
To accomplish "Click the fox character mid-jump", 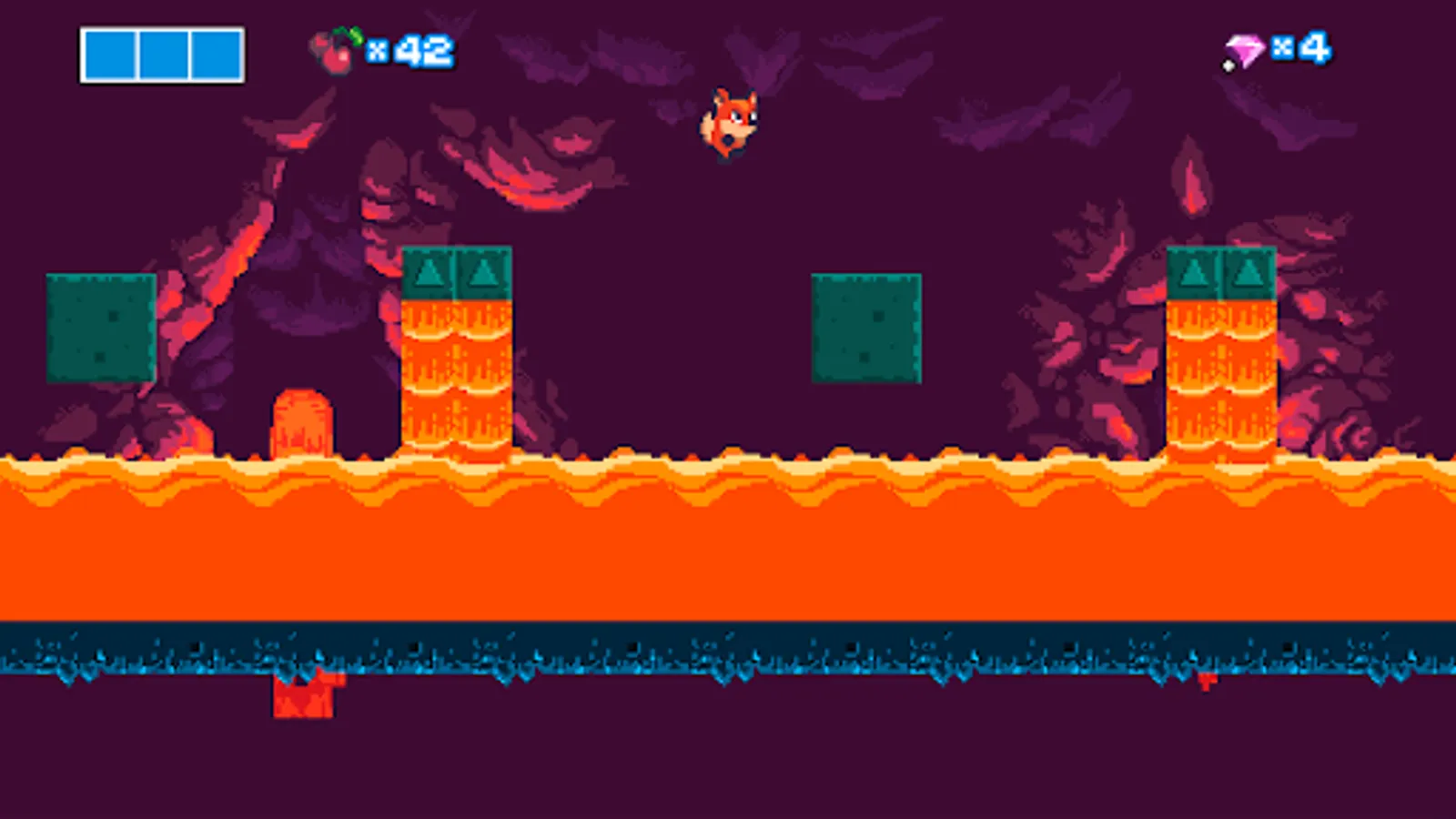I will (x=728, y=123).
